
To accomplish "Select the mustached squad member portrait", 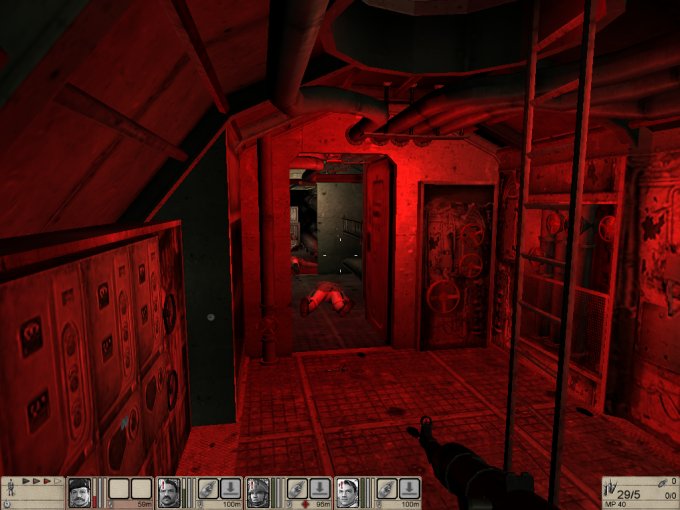I will tap(169, 490).
